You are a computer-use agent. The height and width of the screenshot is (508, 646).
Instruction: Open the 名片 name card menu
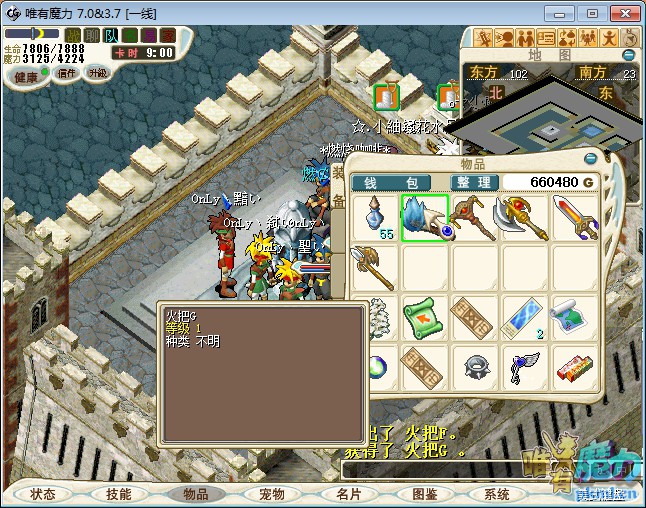(x=347, y=494)
